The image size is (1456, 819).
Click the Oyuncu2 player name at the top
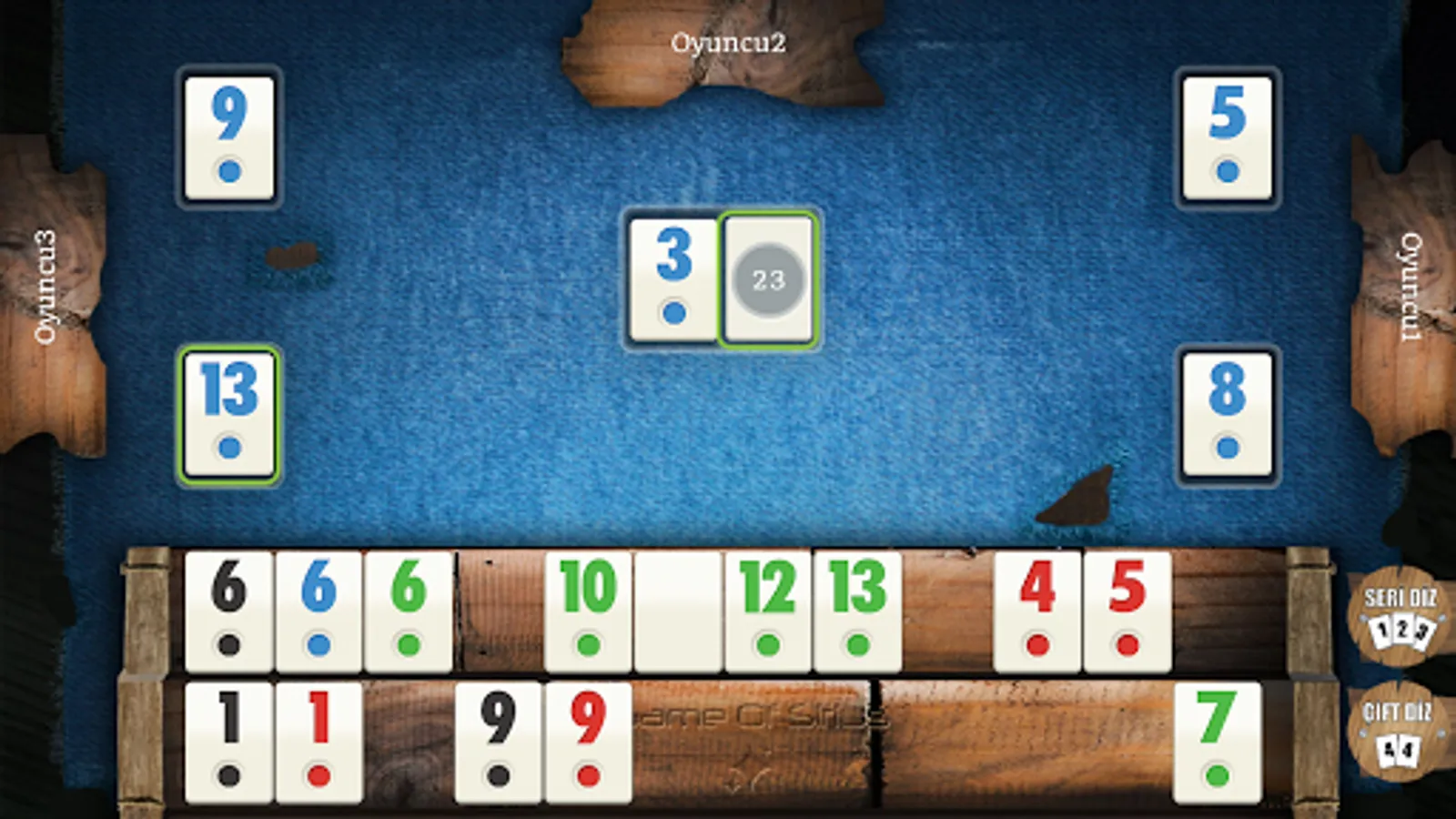(729, 41)
